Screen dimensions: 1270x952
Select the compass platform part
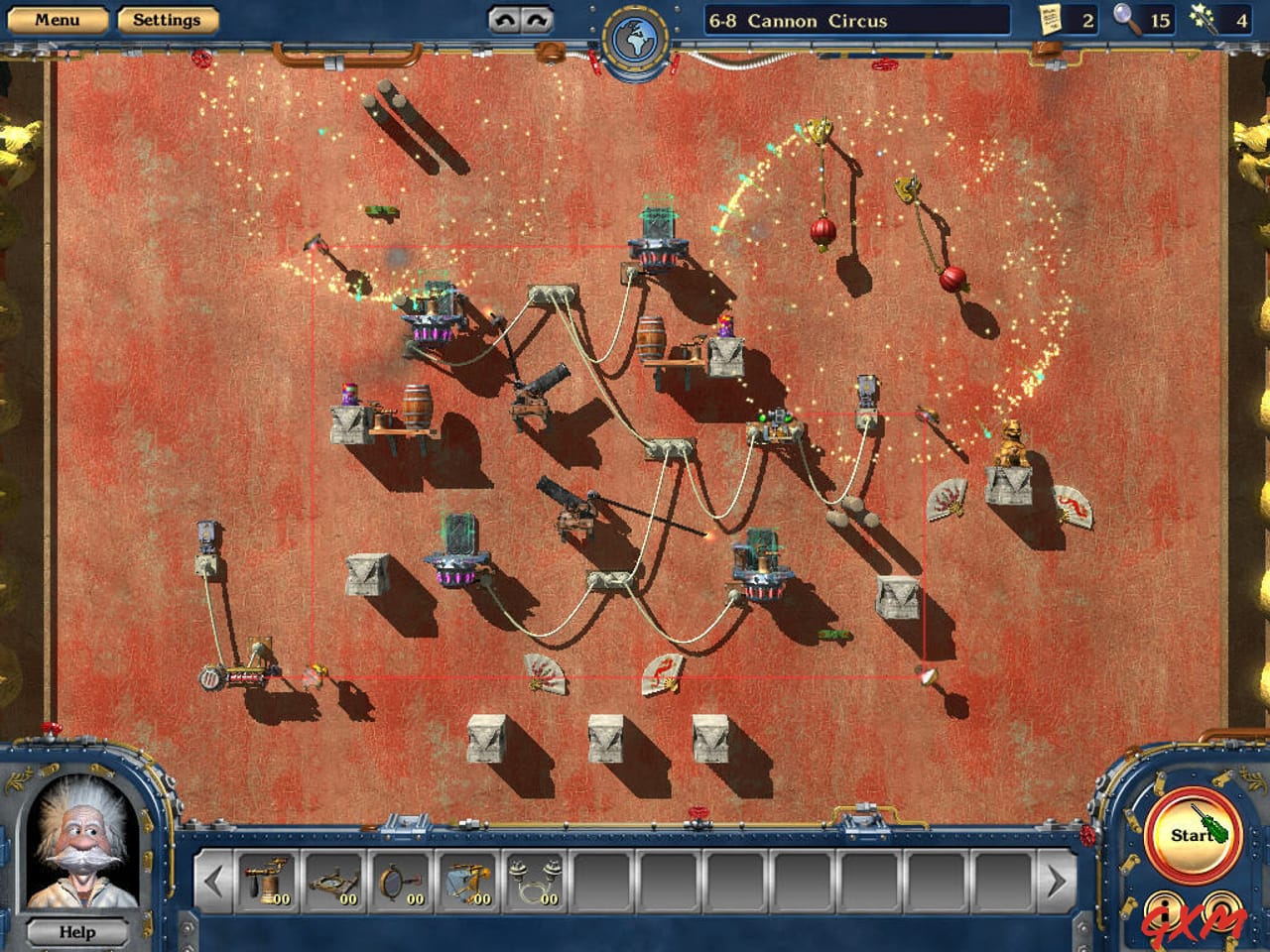pyautogui.click(x=332, y=883)
